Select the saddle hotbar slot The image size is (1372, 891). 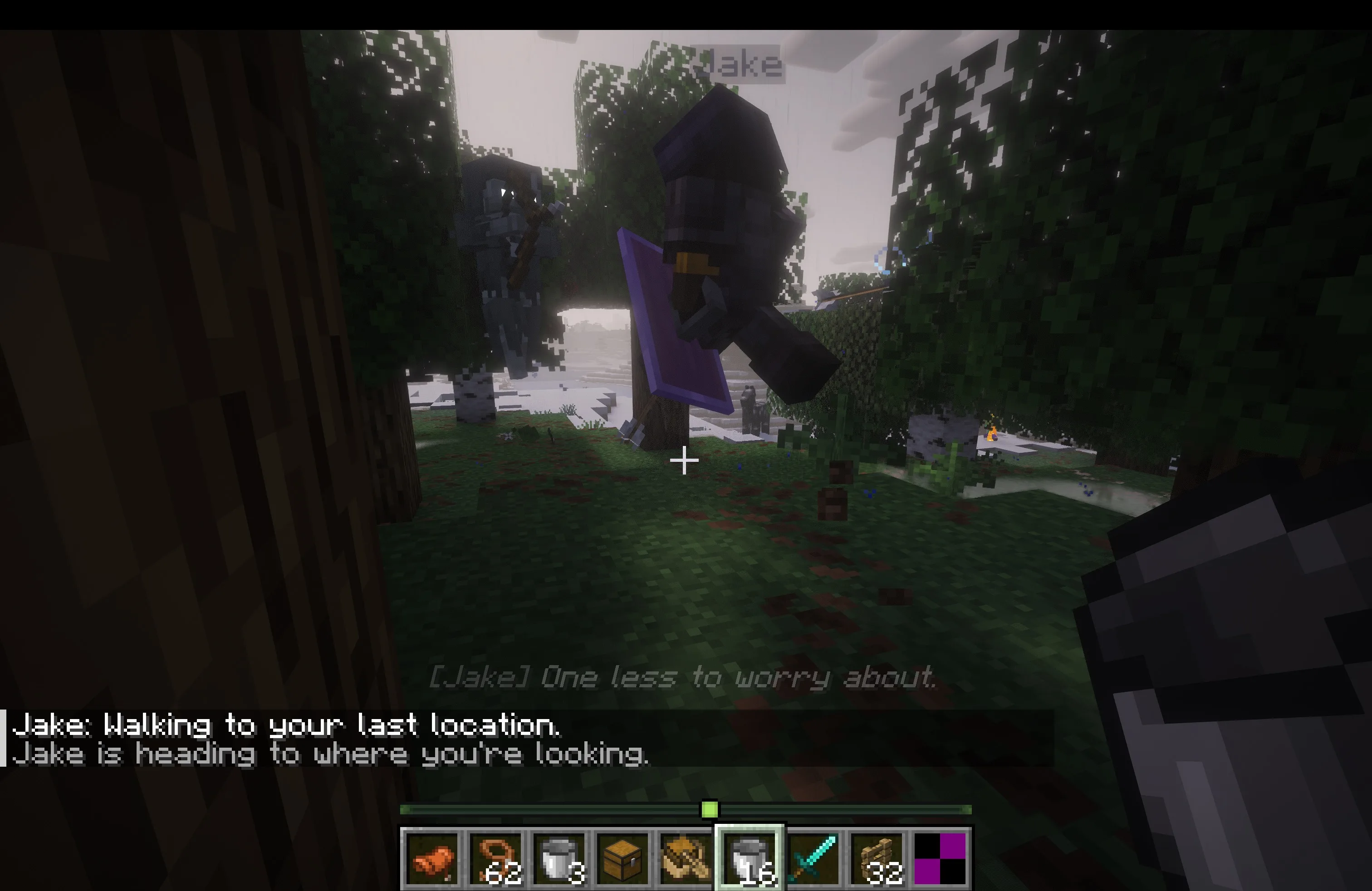(x=432, y=858)
